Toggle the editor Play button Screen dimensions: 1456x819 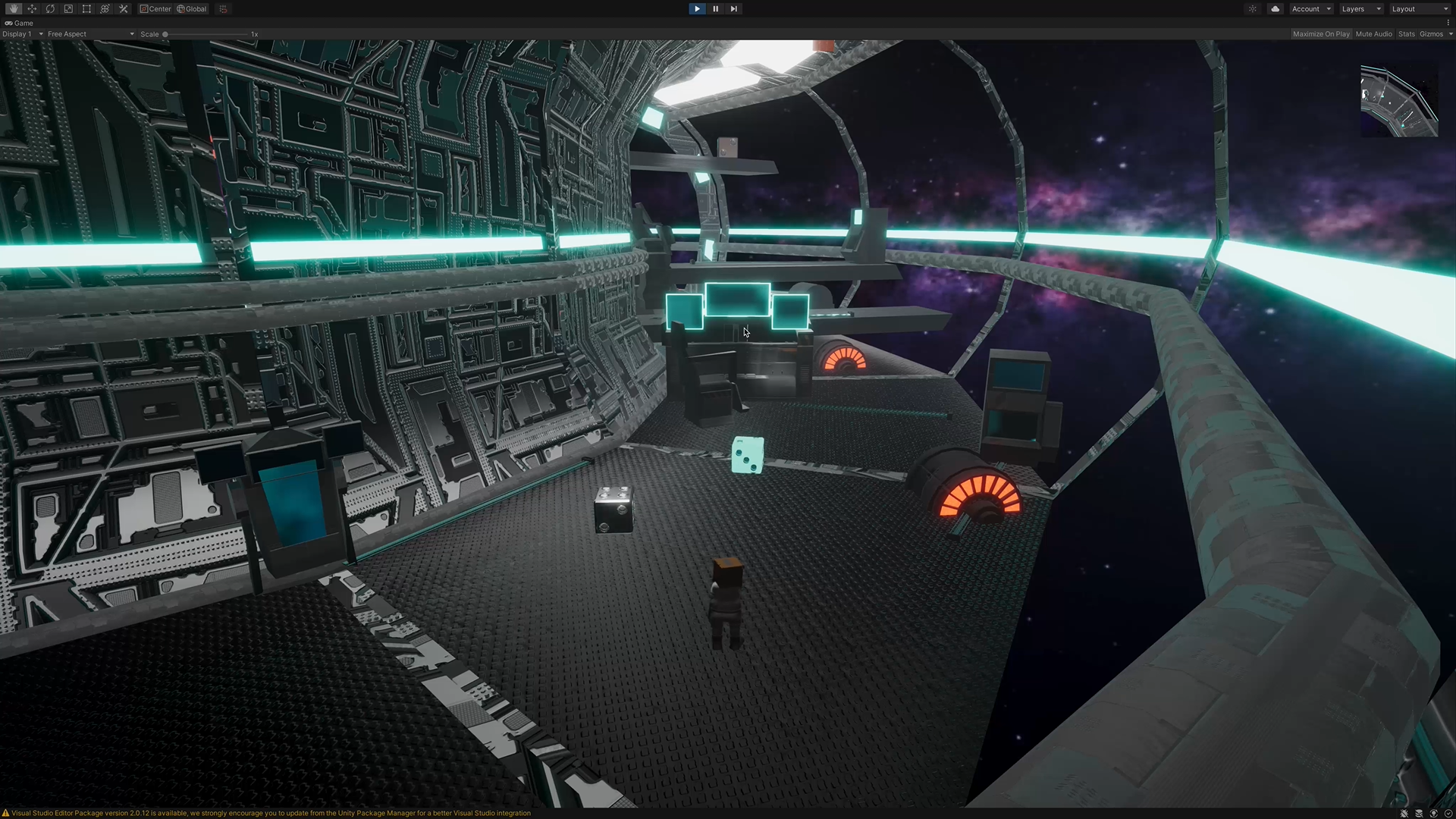(697, 9)
